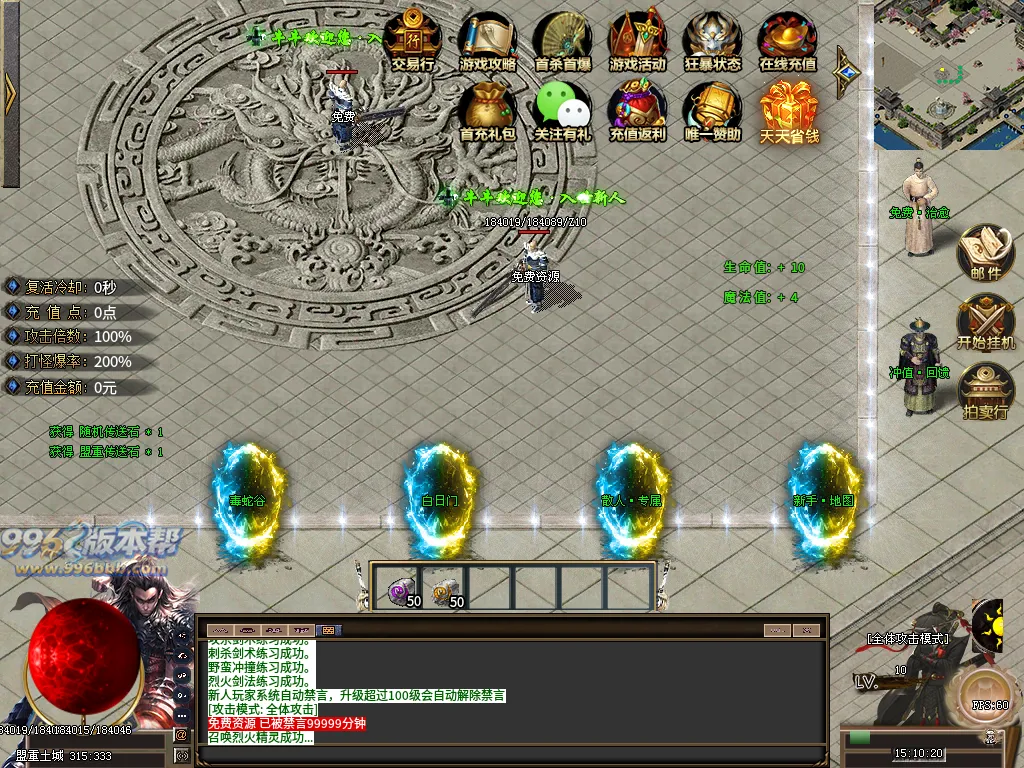Open 在线充值 online recharge
The width and height of the screenshot is (1024, 768).
pos(787,38)
